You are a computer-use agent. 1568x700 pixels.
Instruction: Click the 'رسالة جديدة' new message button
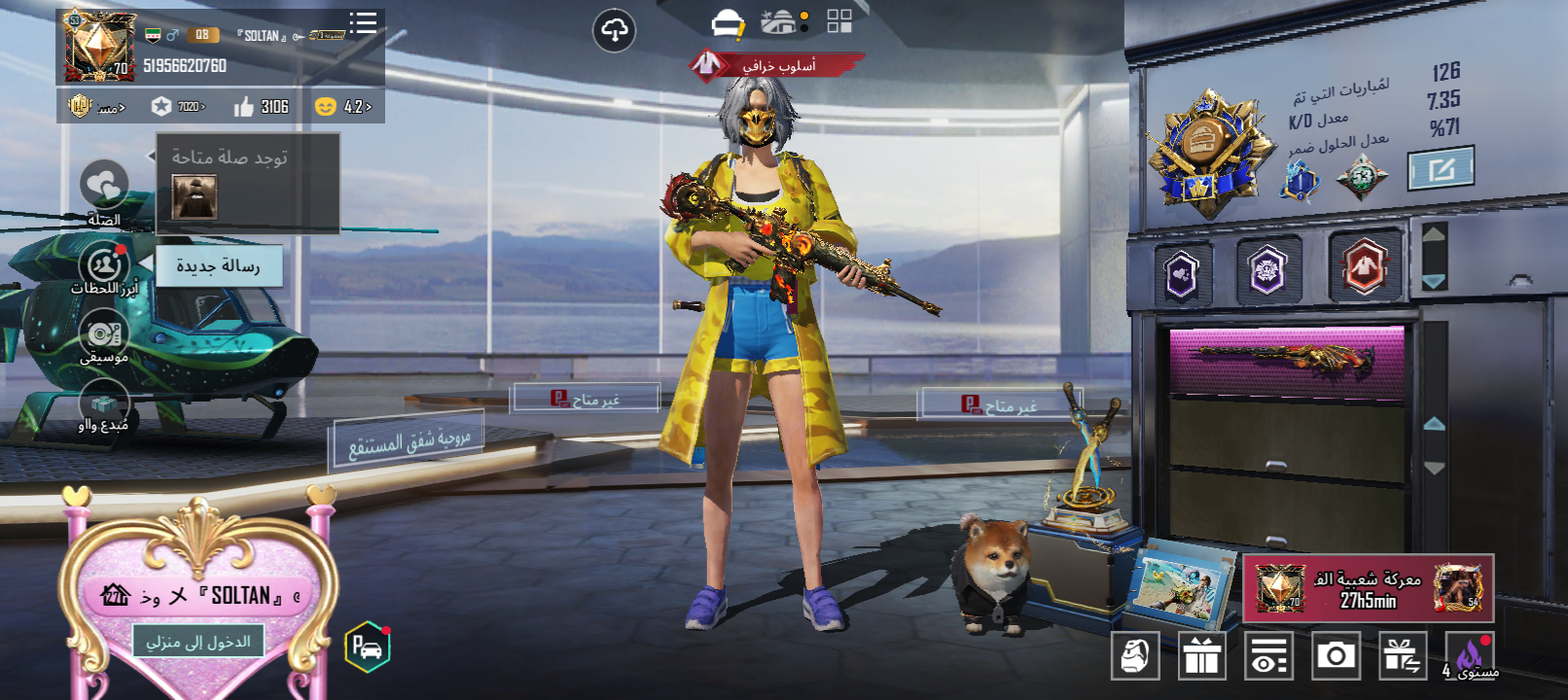pos(219,265)
